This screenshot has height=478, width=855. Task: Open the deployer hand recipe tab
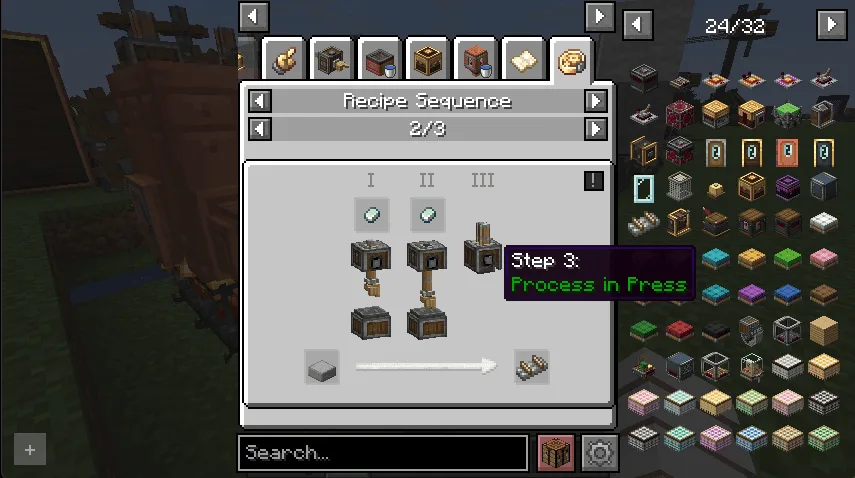click(284, 62)
